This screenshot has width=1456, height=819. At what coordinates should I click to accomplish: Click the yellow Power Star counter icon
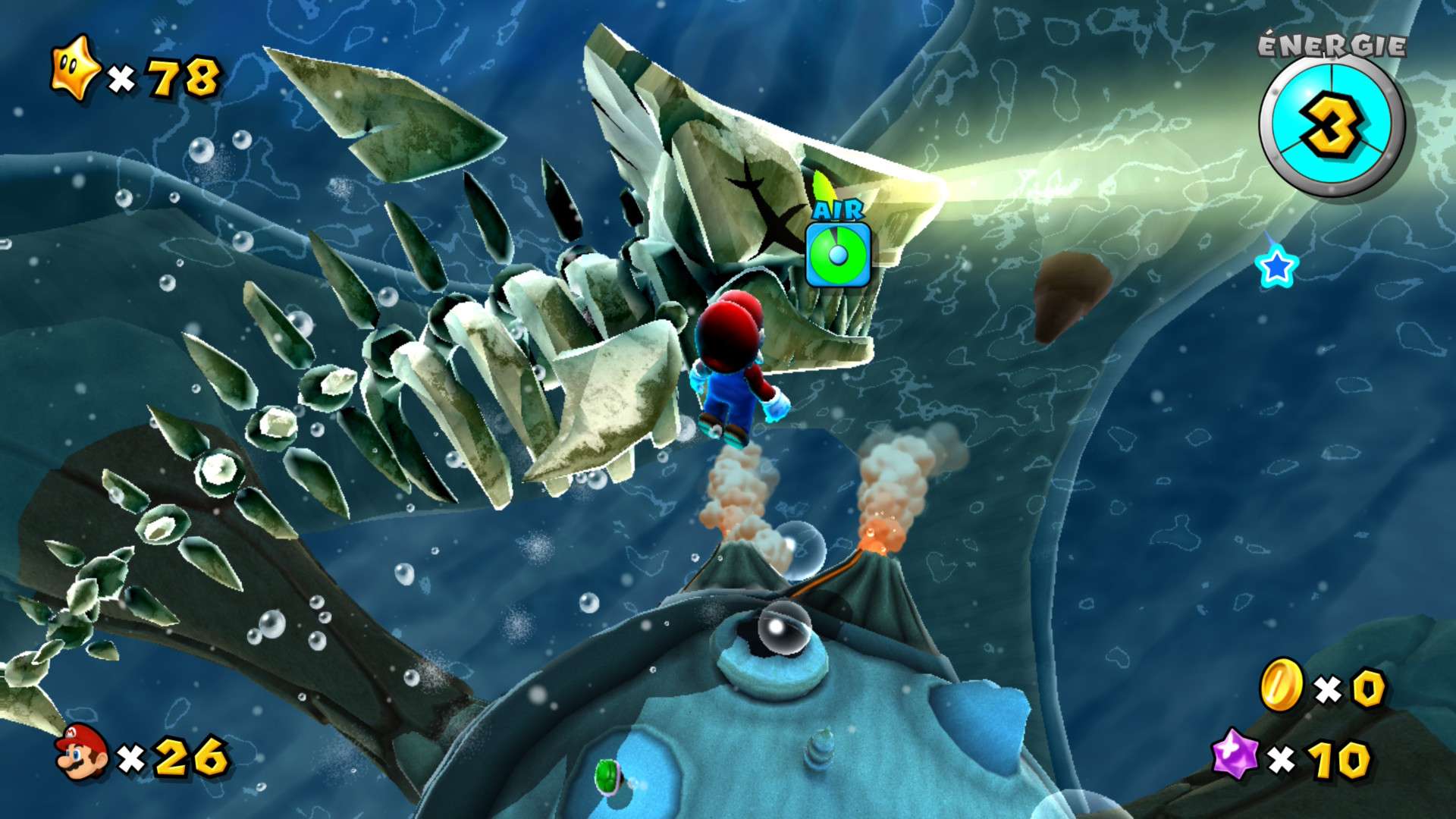[x=74, y=68]
